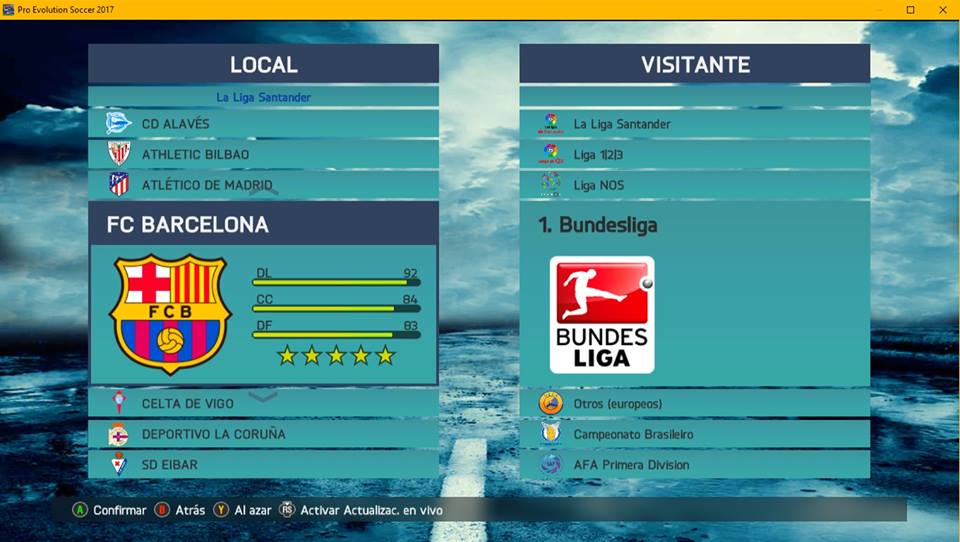Open La Liga Santander in visitor list
Viewport: 960px width, 542px height.
tap(694, 124)
